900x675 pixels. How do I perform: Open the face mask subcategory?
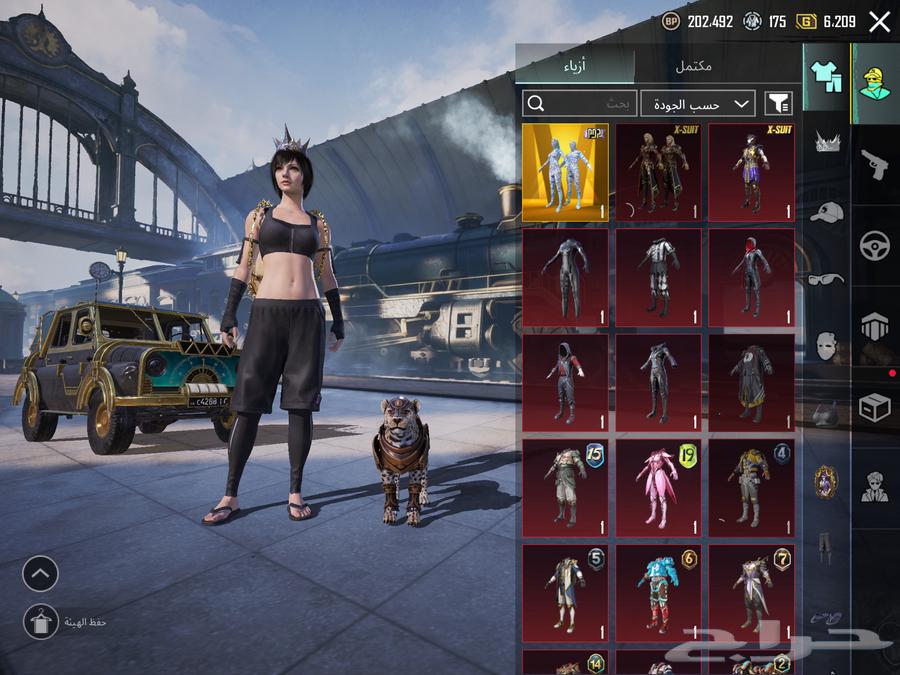pyautogui.click(x=826, y=346)
